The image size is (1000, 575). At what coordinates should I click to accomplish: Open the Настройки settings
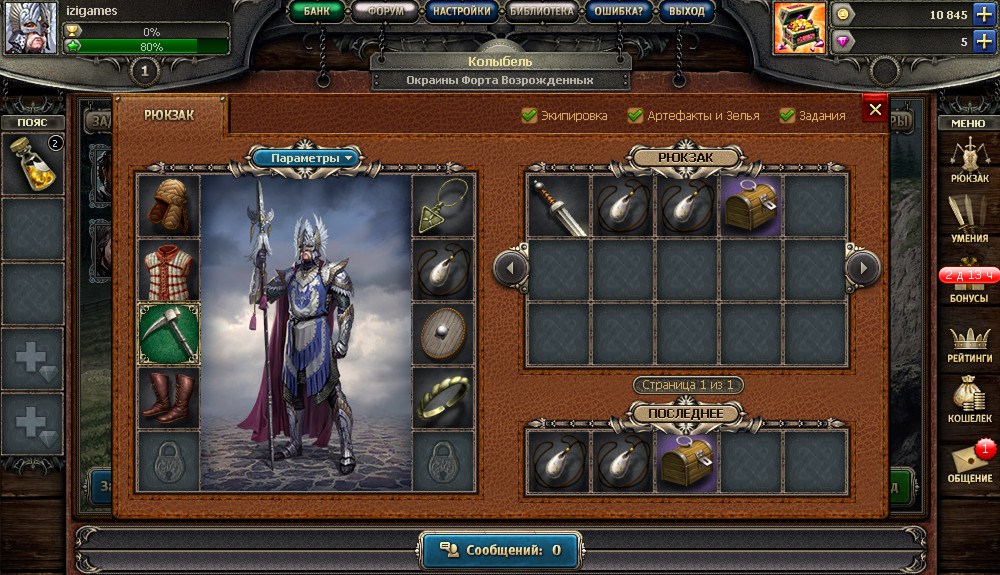tap(462, 12)
